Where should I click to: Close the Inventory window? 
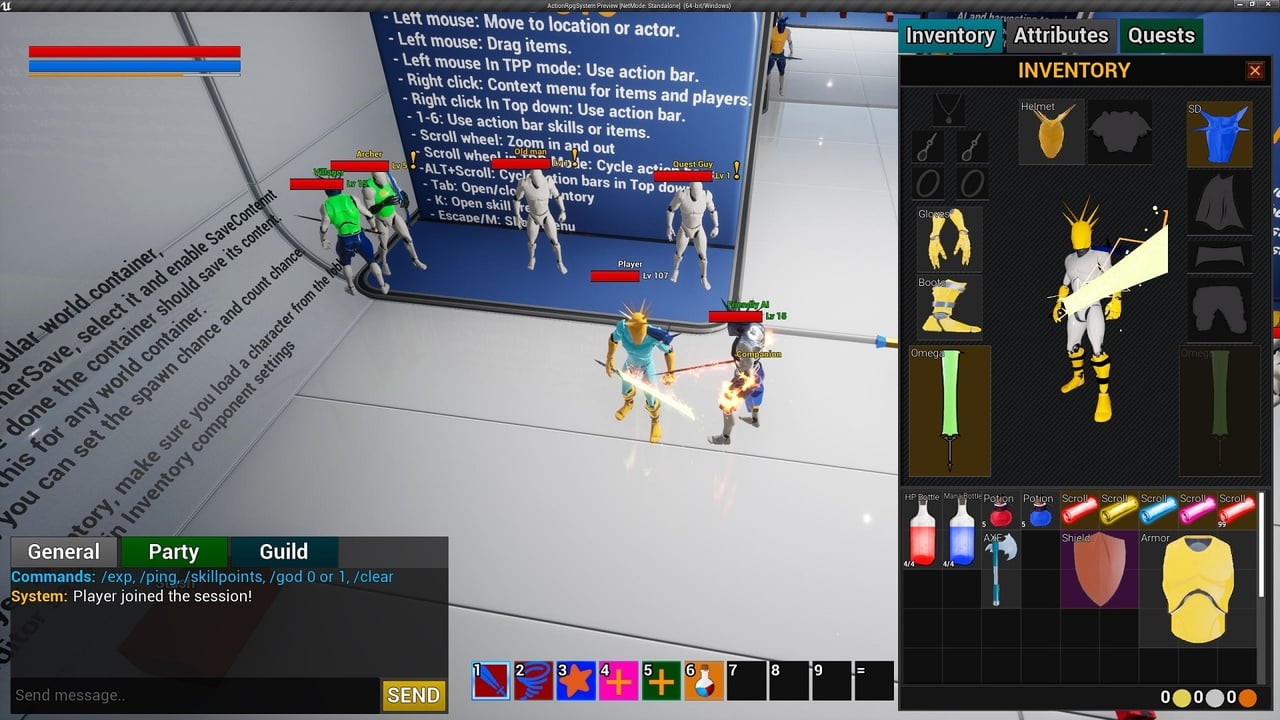[x=1255, y=70]
